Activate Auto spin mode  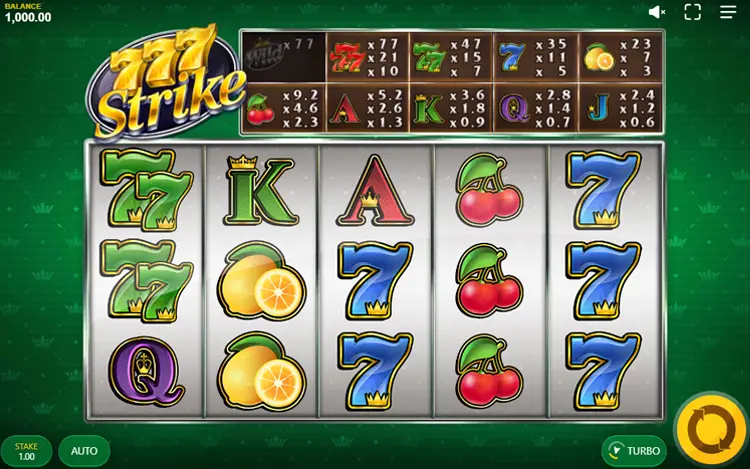pyautogui.click(x=84, y=451)
